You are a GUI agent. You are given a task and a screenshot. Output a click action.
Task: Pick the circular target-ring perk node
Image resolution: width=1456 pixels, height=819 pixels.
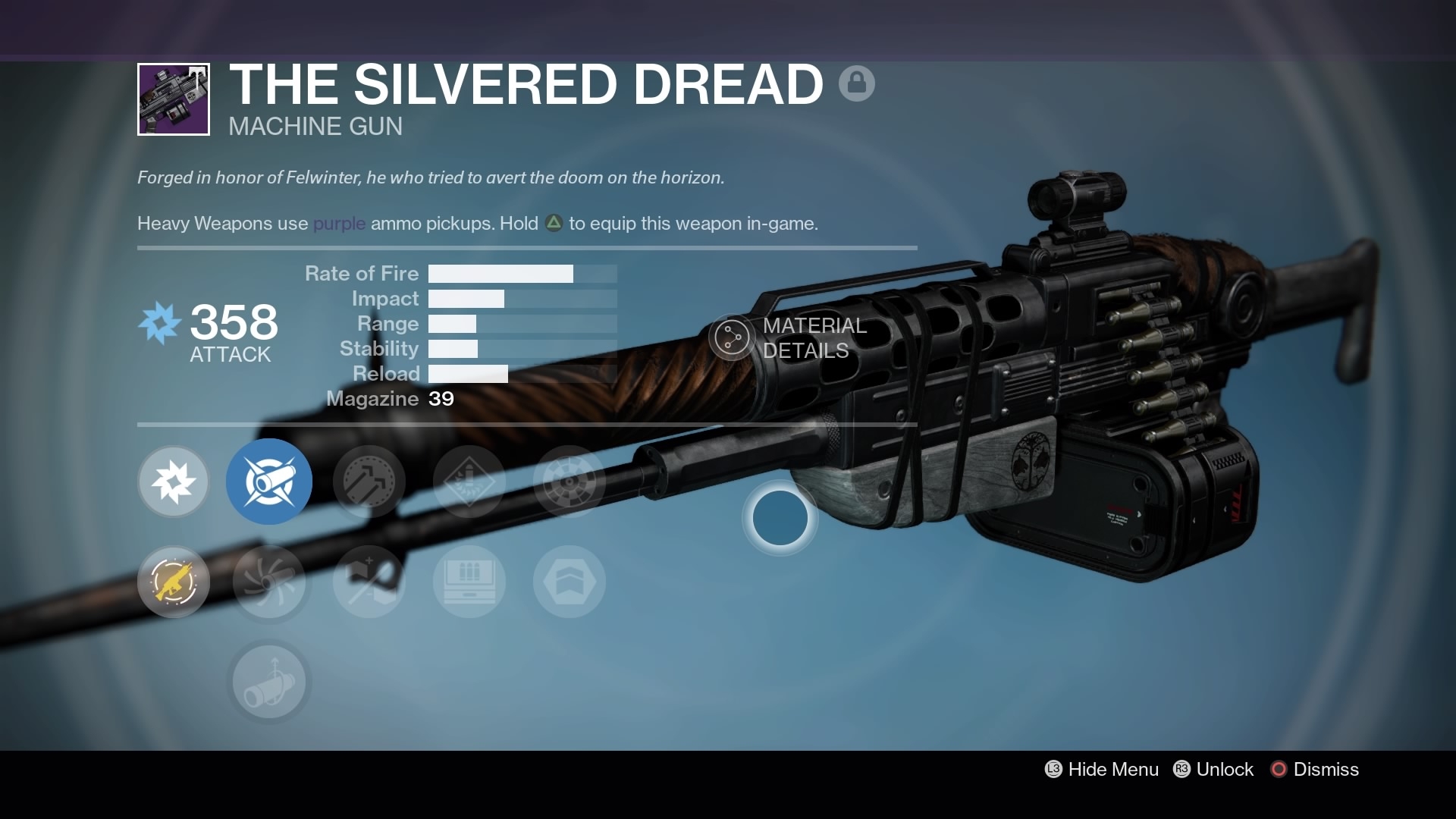[570, 482]
